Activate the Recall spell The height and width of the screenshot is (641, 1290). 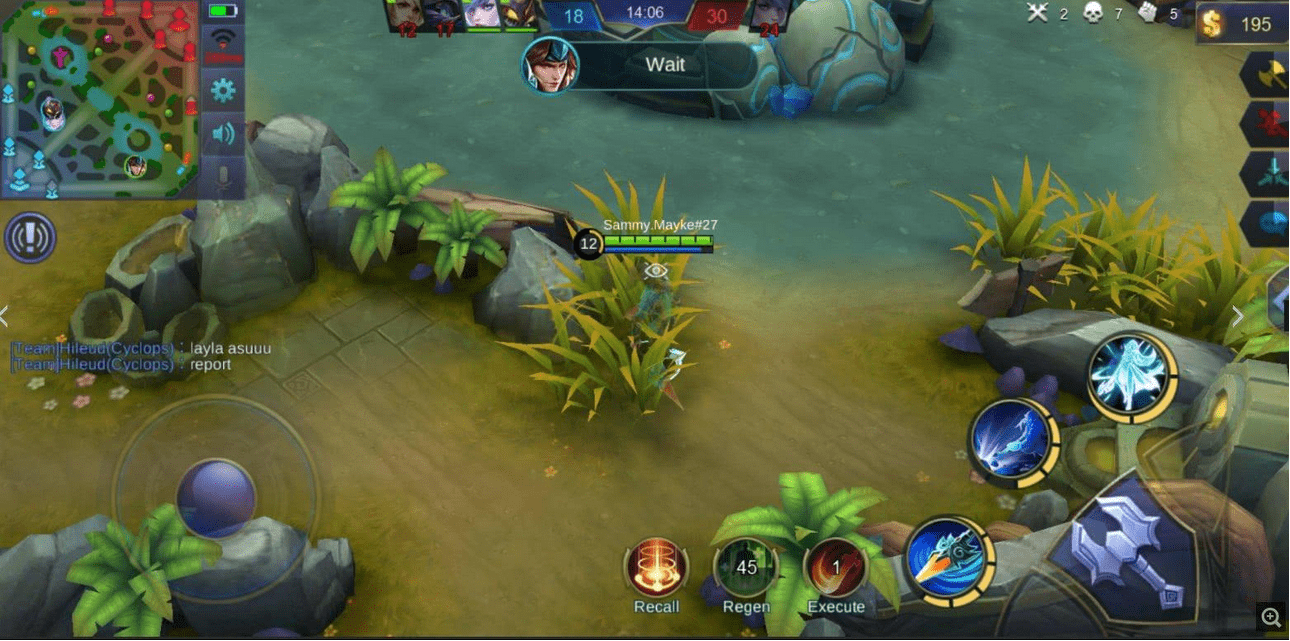[x=656, y=568]
